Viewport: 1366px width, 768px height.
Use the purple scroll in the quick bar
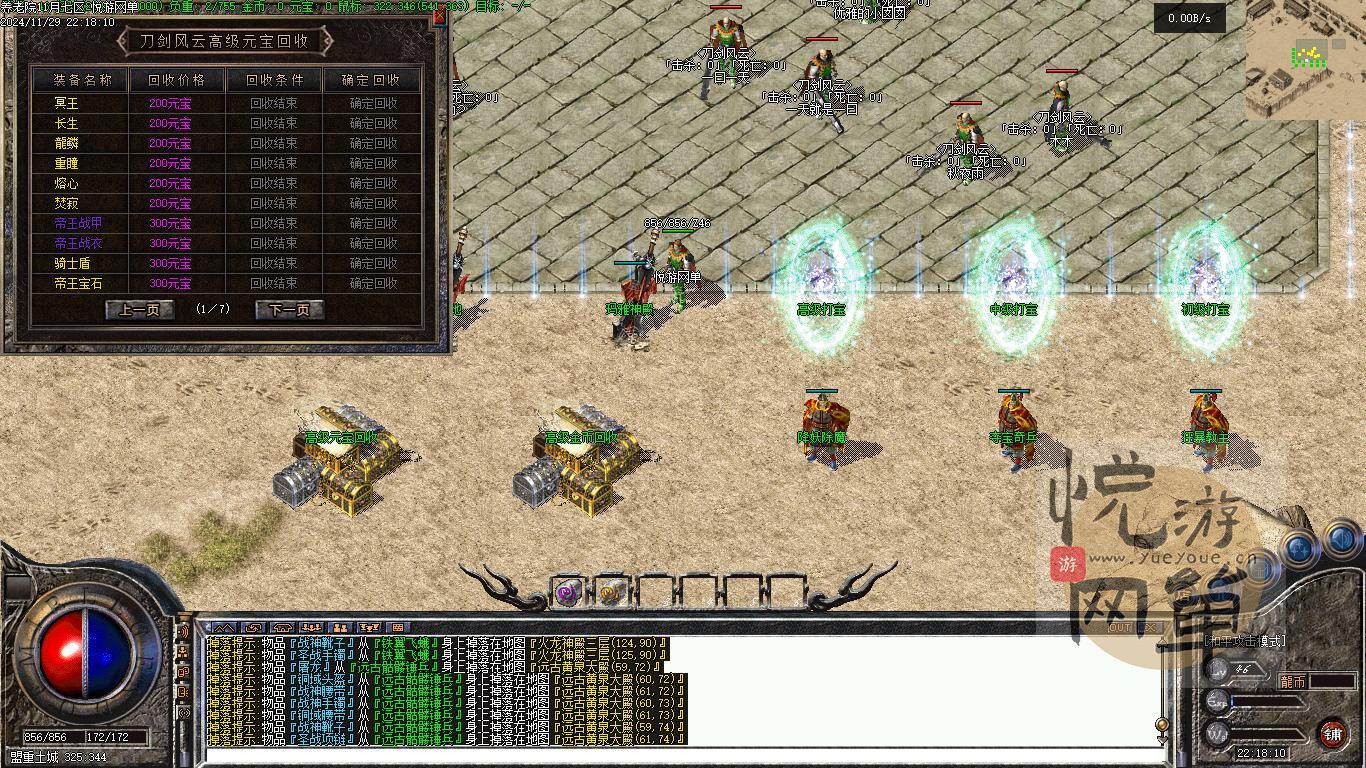568,592
